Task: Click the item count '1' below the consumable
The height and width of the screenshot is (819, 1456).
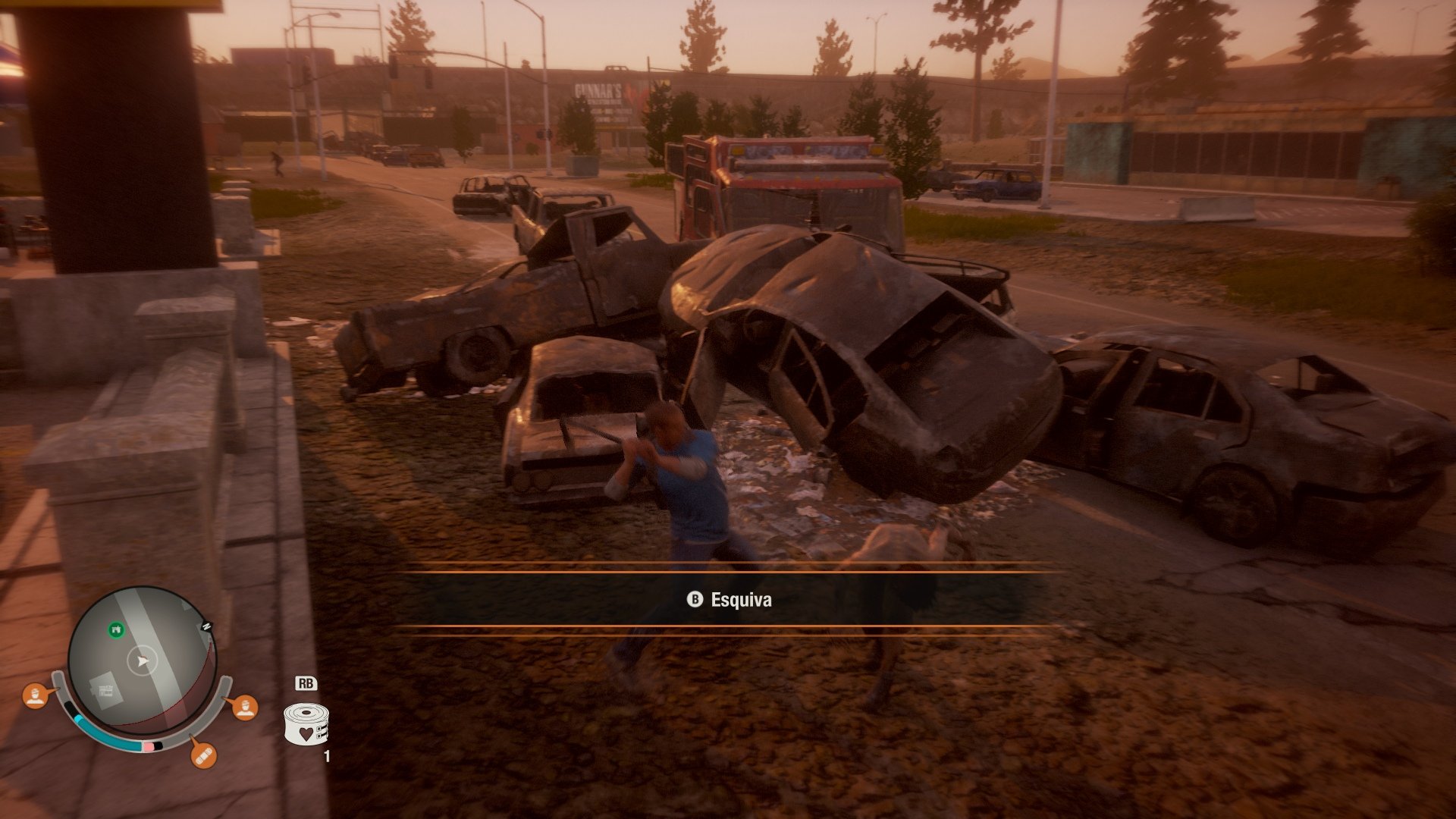Action: coord(327,755)
